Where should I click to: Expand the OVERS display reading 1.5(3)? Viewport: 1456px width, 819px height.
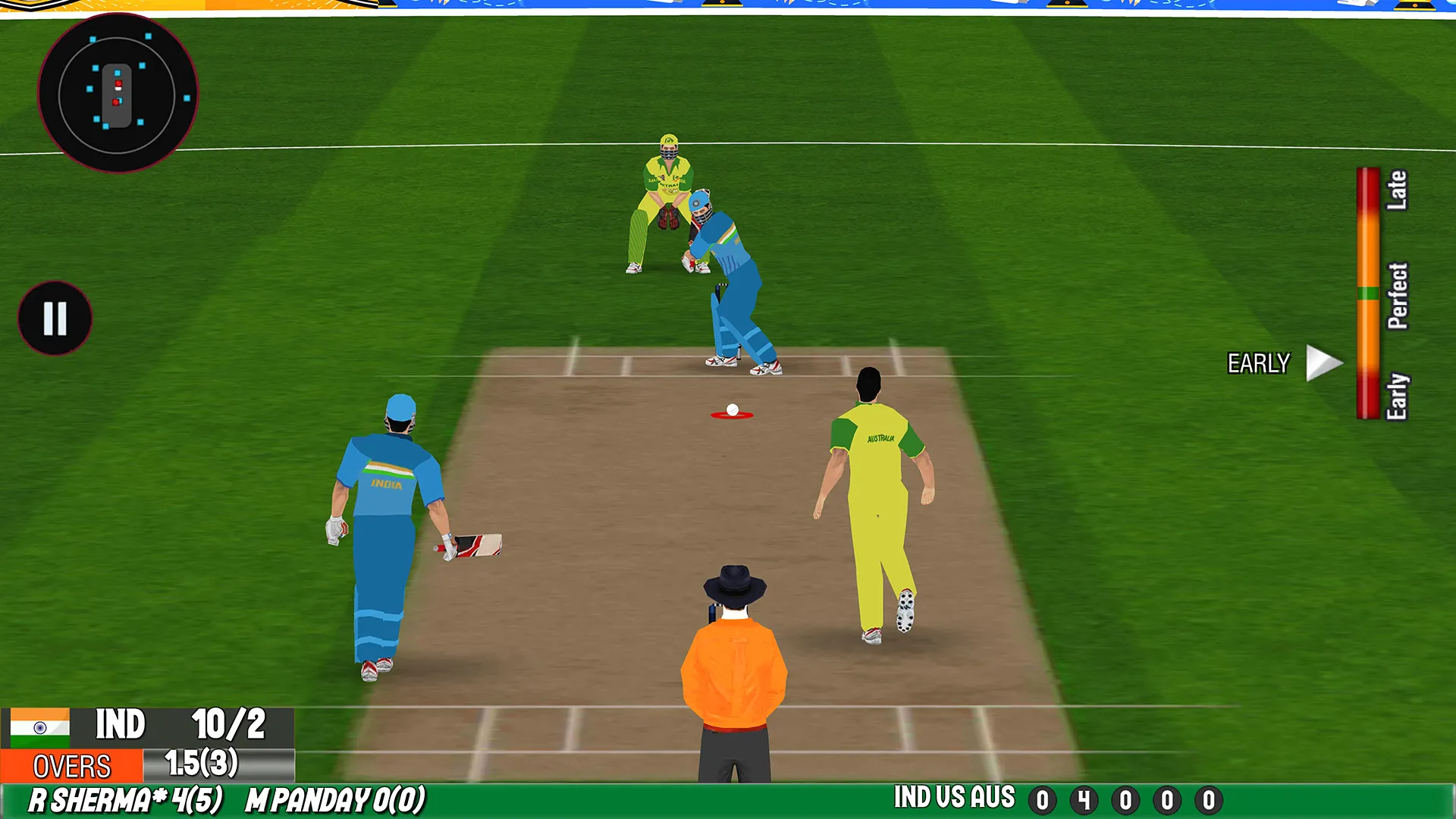[199, 764]
